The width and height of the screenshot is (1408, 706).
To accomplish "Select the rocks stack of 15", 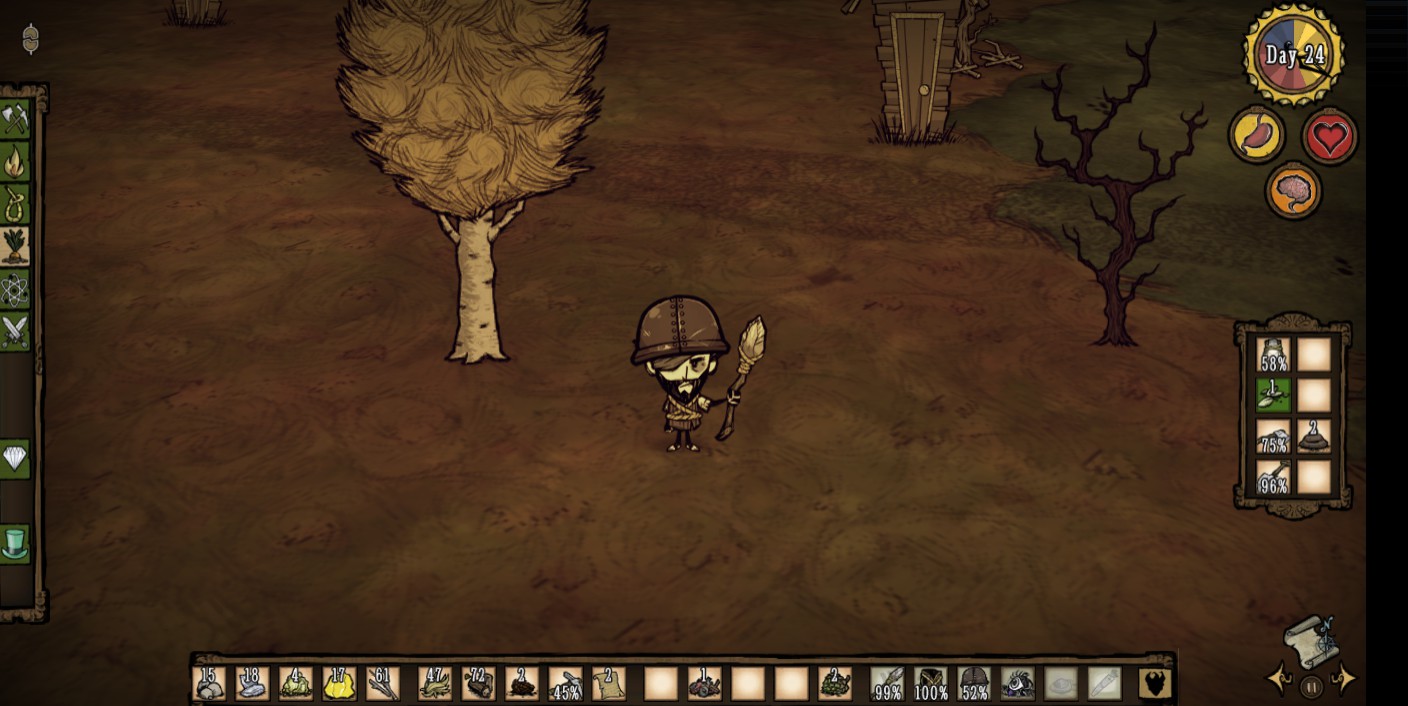I will [208, 684].
